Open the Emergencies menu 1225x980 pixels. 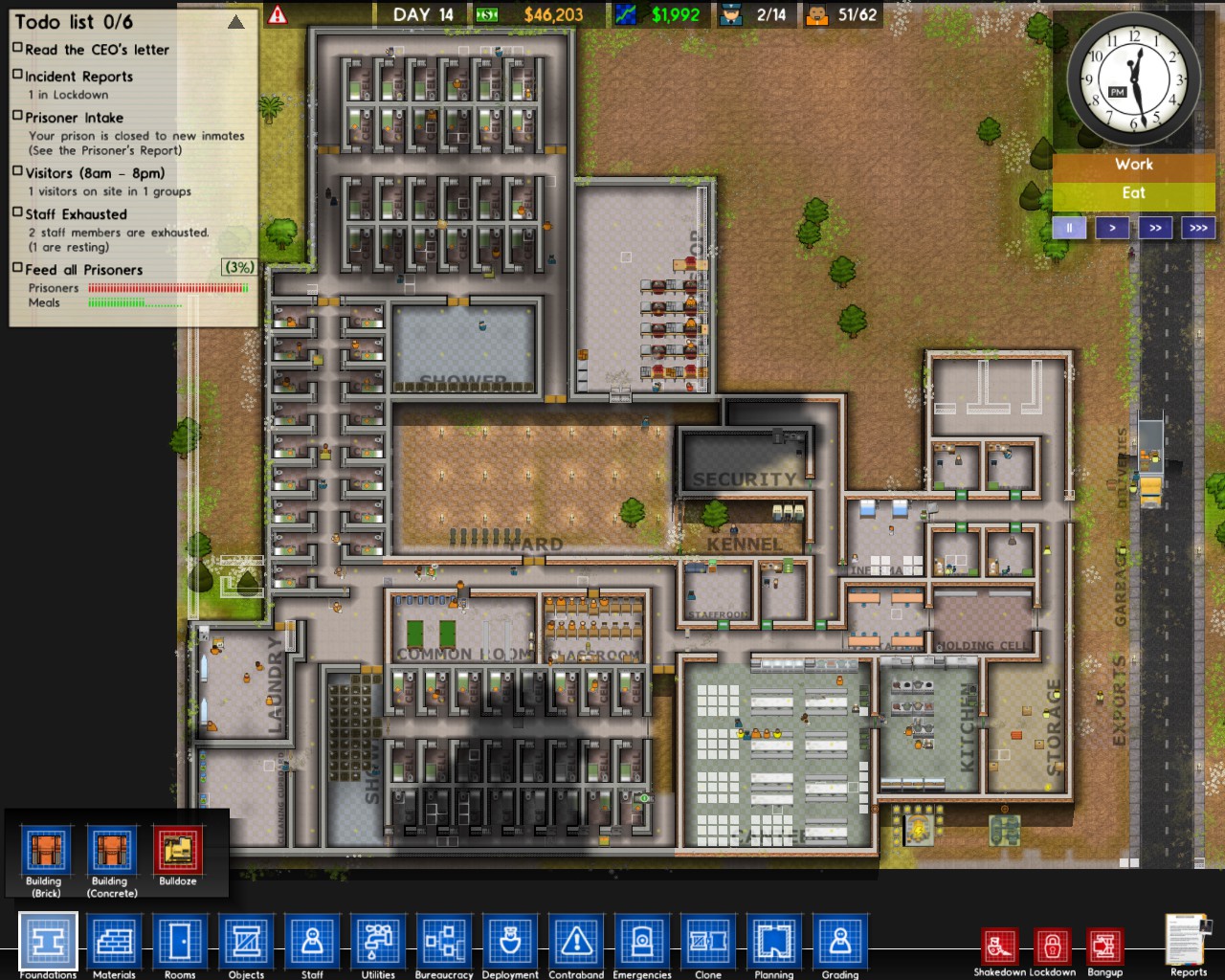[642, 941]
